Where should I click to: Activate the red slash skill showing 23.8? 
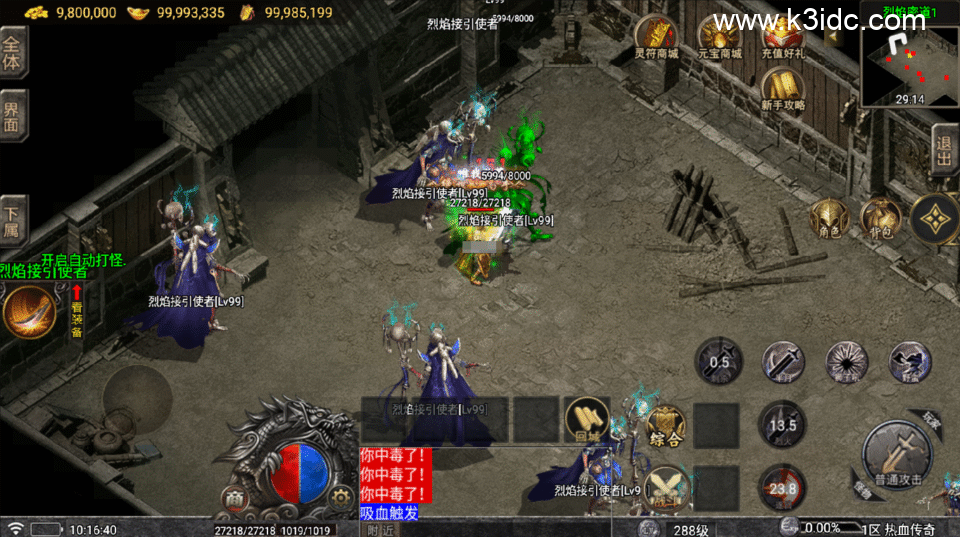point(783,489)
